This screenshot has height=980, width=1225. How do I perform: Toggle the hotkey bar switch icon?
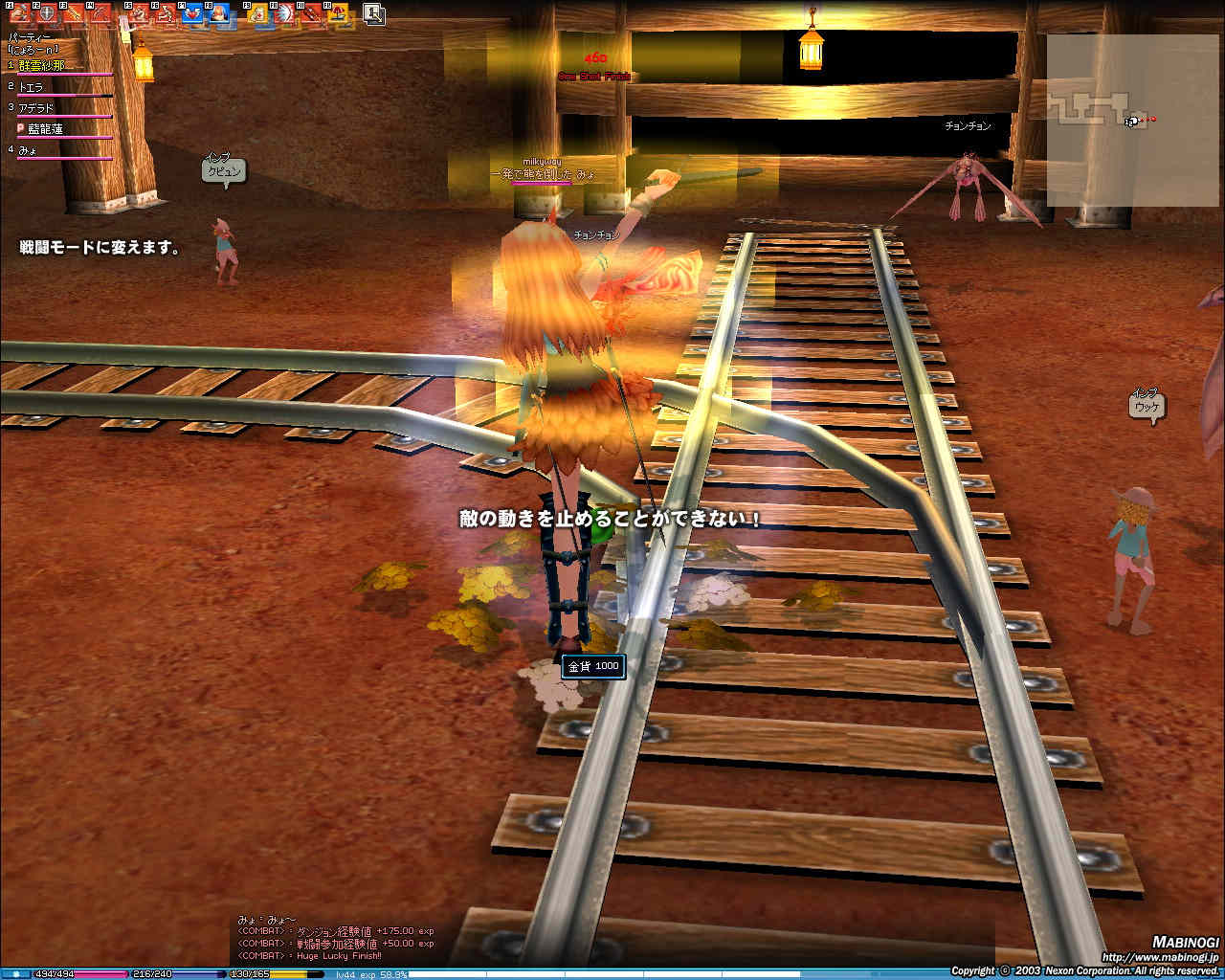374,13
